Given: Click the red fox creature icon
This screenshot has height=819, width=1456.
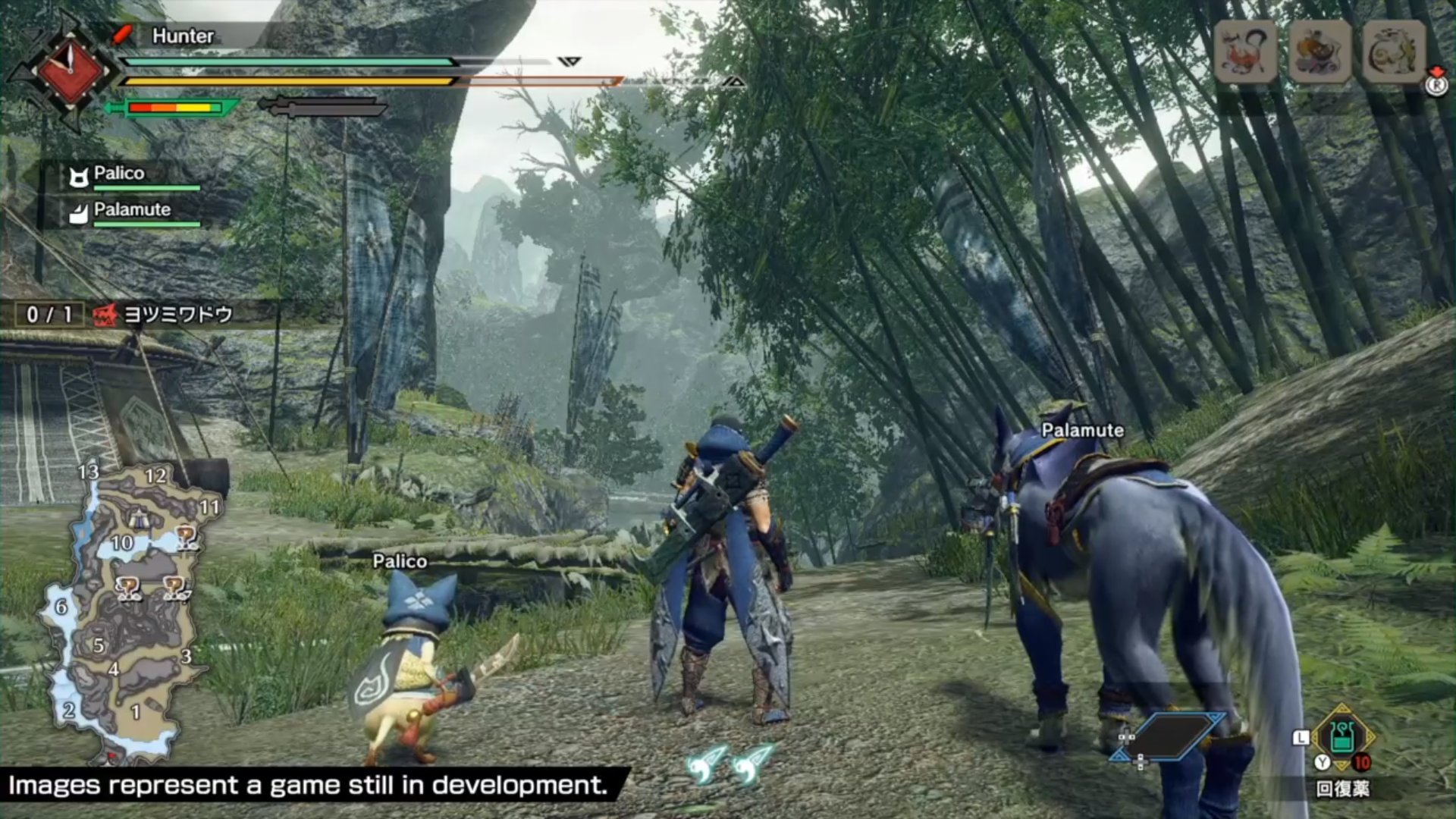Looking at the screenshot, I should coord(1245,51).
